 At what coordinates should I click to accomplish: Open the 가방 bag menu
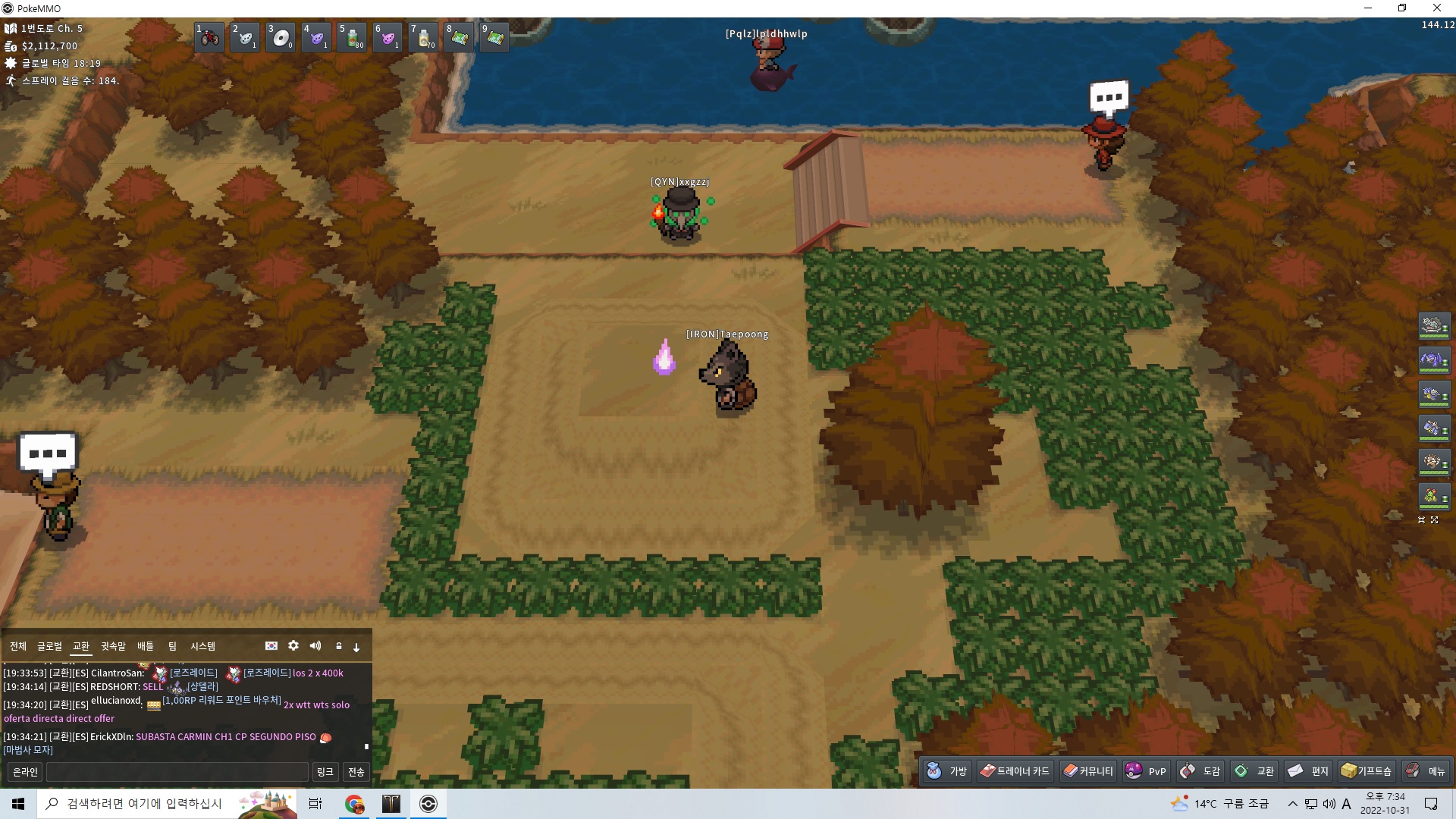click(947, 771)
